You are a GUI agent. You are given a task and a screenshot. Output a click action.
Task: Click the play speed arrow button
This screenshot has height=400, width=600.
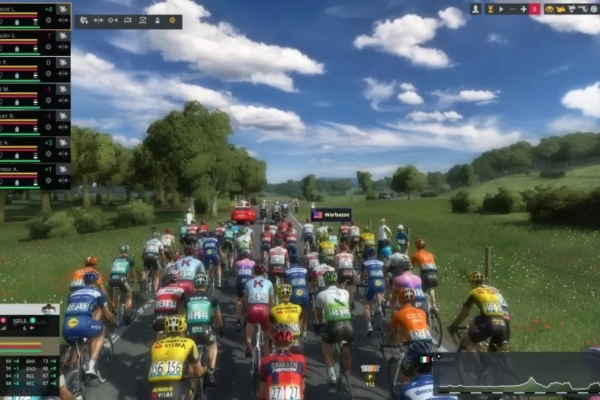pyautogui.click(x=501, y=9)
